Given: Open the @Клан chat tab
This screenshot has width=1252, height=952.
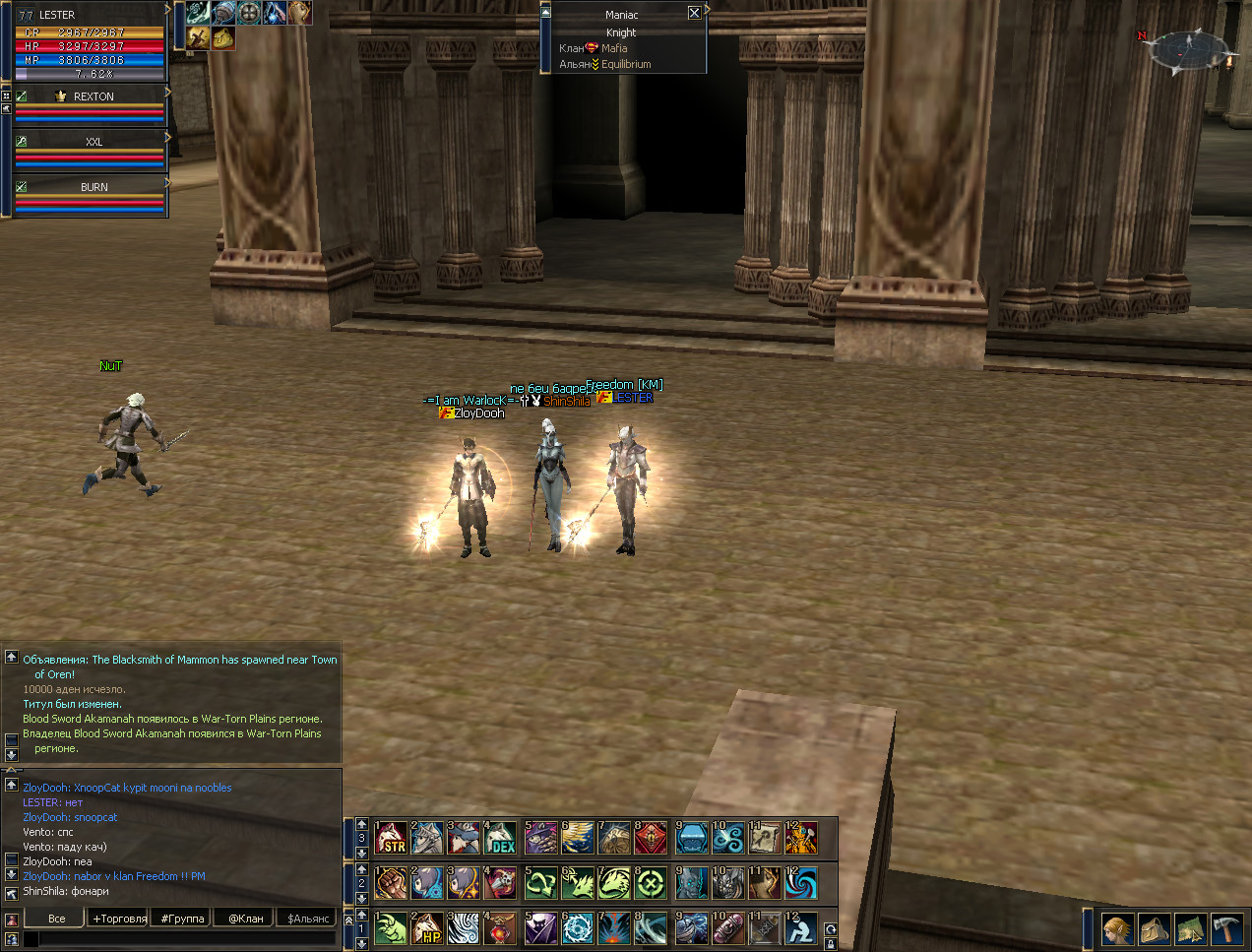Looking at the screenshot, I should click(x=245, y=919).
